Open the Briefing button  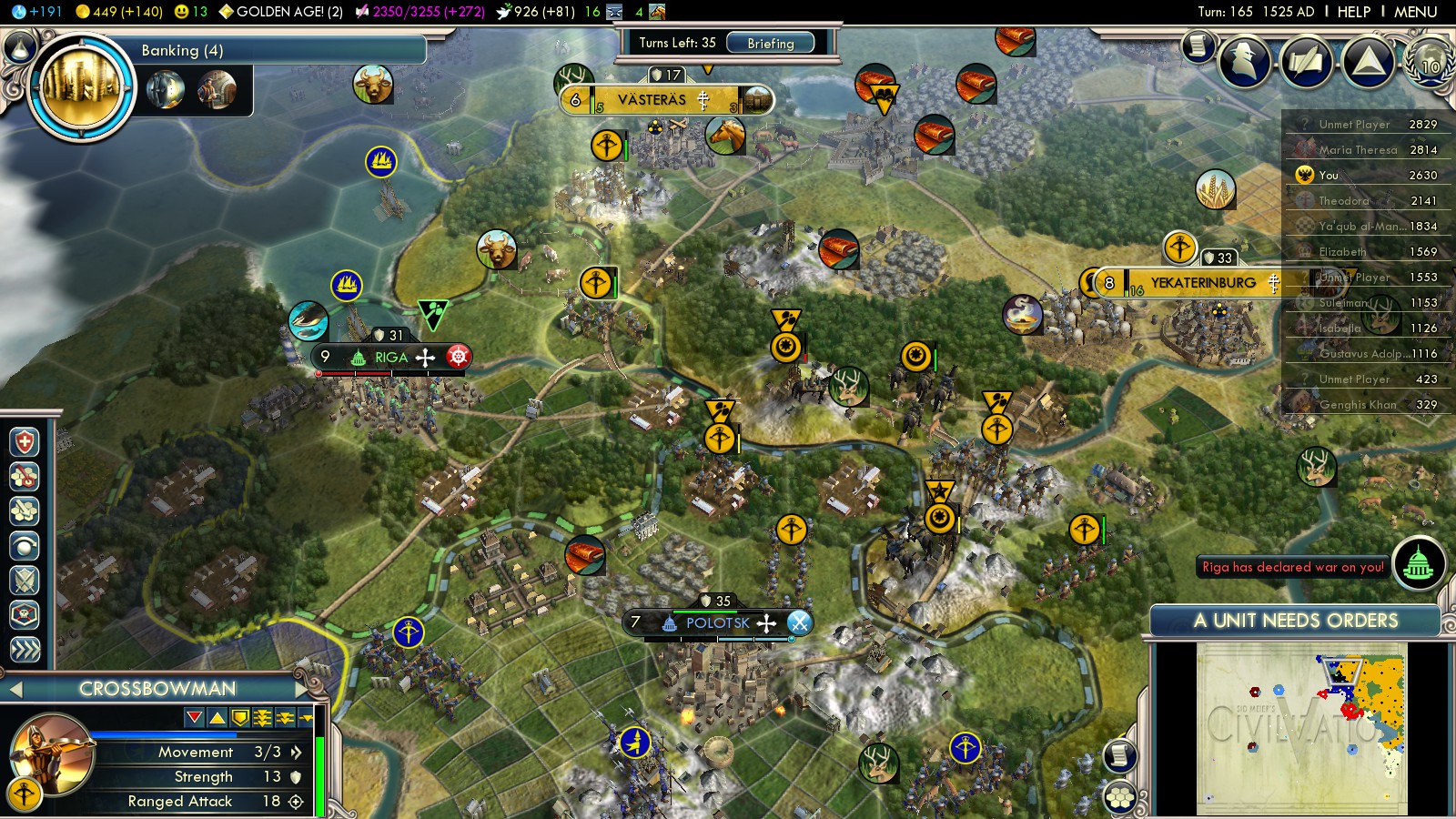[x=770, y=43]
